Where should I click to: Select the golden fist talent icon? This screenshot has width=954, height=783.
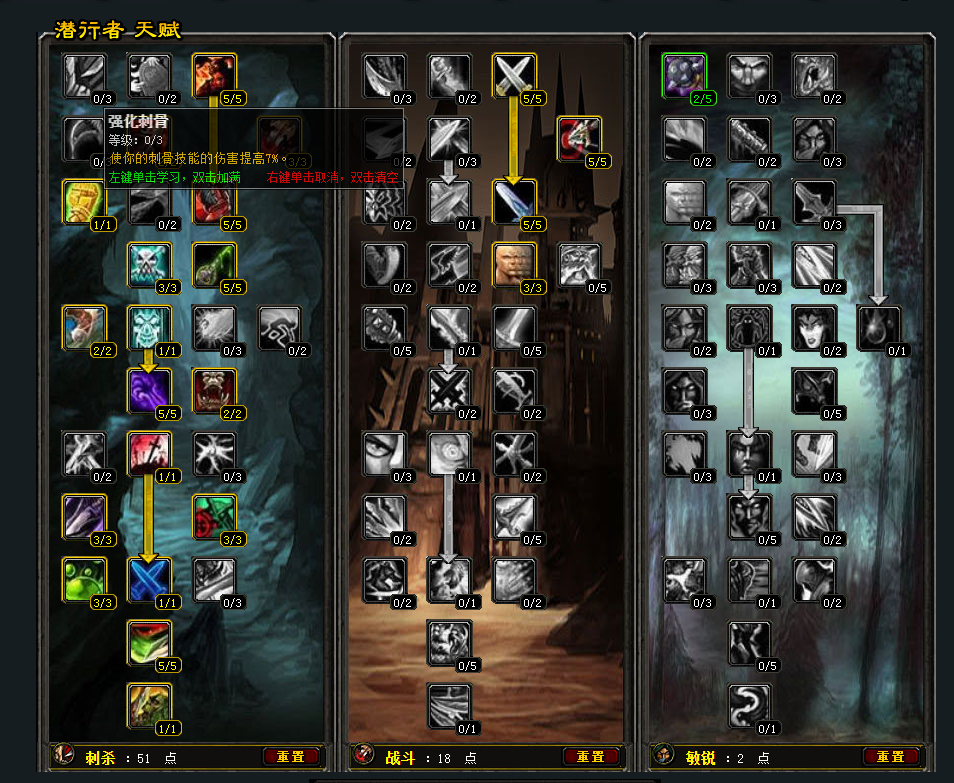coord(84,201)
